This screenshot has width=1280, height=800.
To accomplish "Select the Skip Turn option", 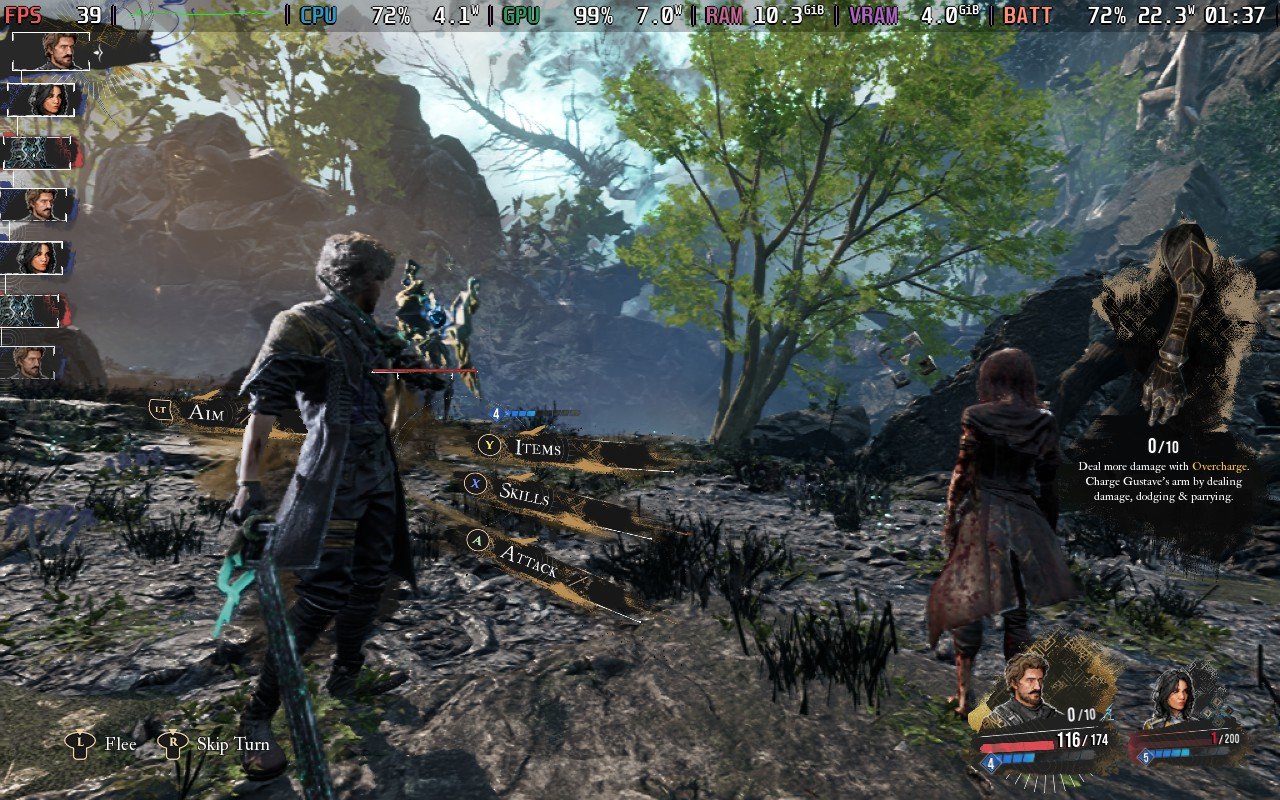I will click(232, 744).
